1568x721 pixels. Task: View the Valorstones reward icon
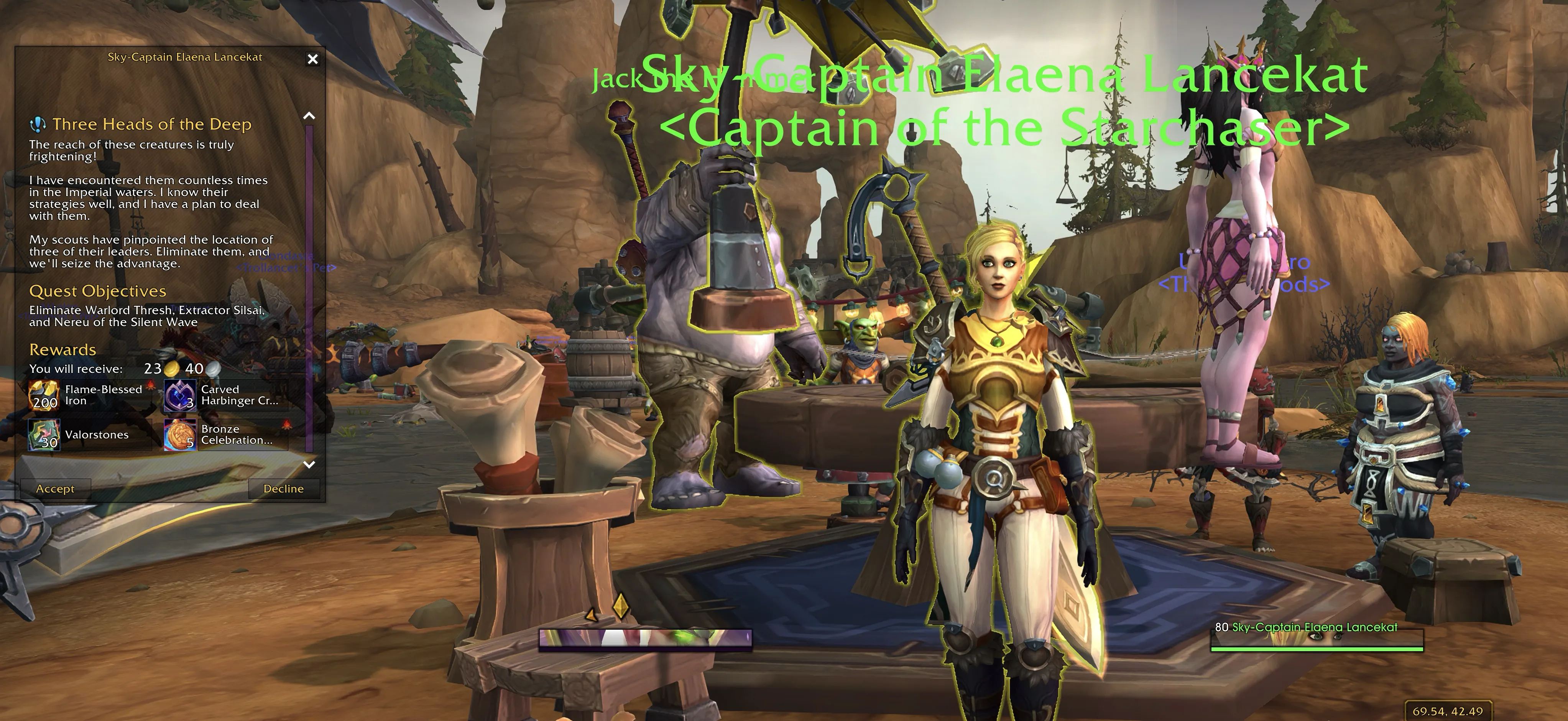coord(44,435)
